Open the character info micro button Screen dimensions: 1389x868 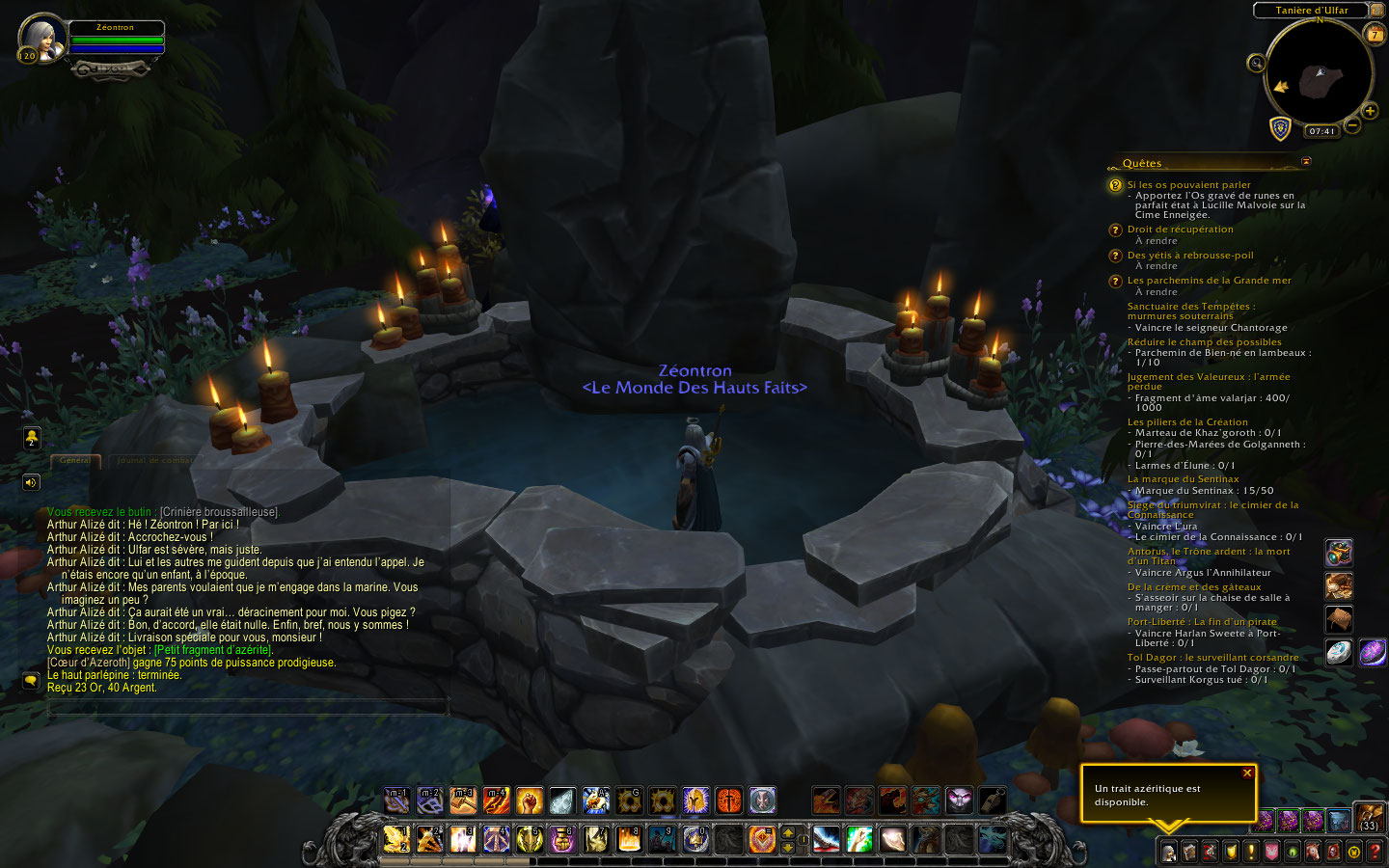[1168, 852]
